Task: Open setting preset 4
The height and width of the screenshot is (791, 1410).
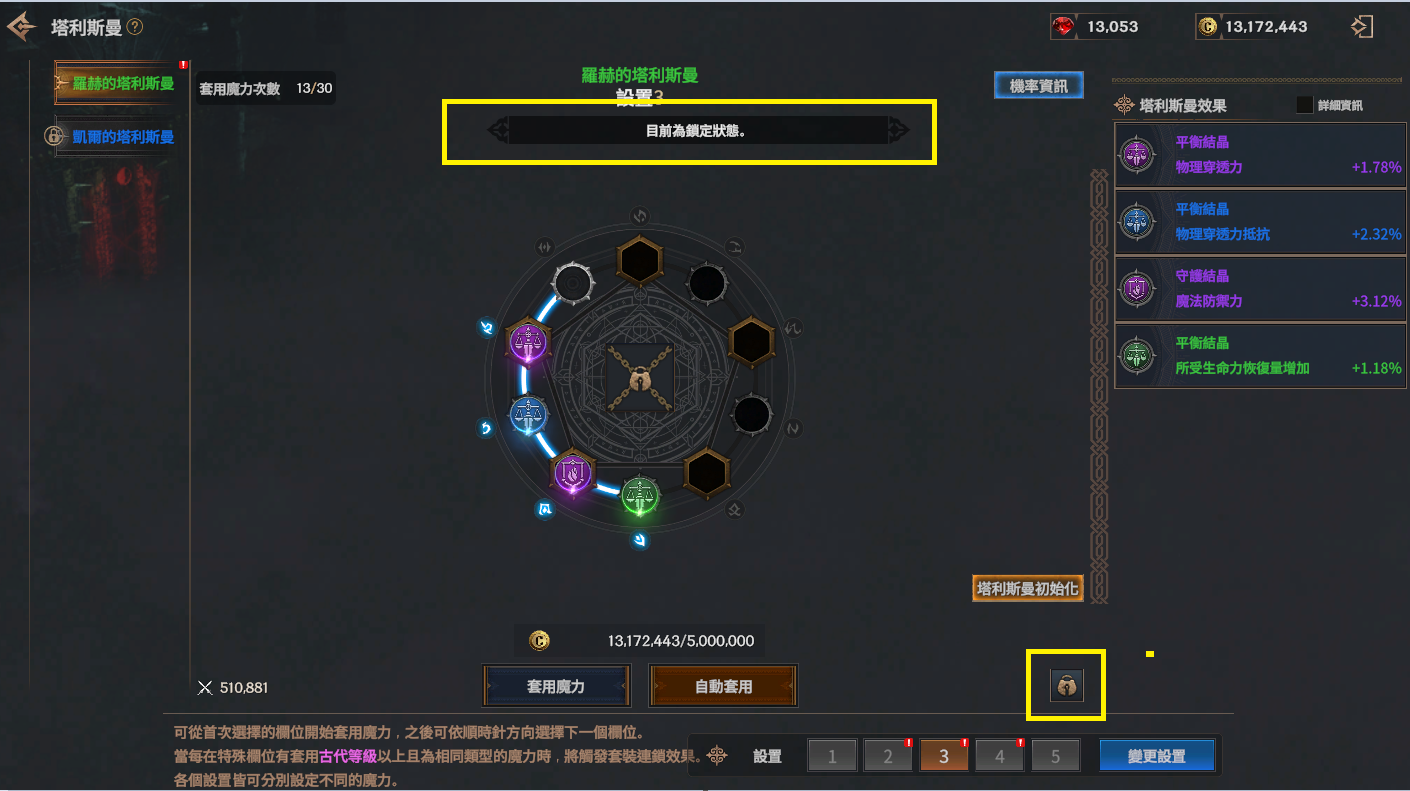Action: (999, 756)
